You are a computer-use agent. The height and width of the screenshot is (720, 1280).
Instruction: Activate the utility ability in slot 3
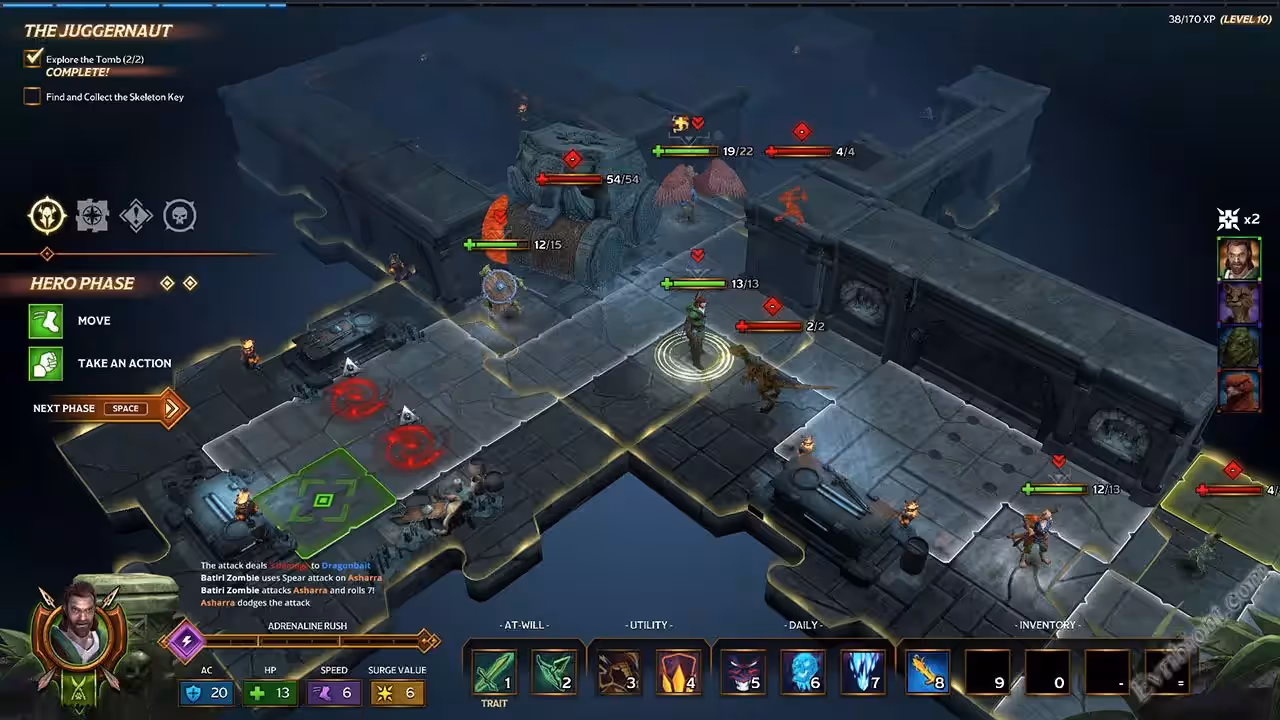click(x=618, y=671)
